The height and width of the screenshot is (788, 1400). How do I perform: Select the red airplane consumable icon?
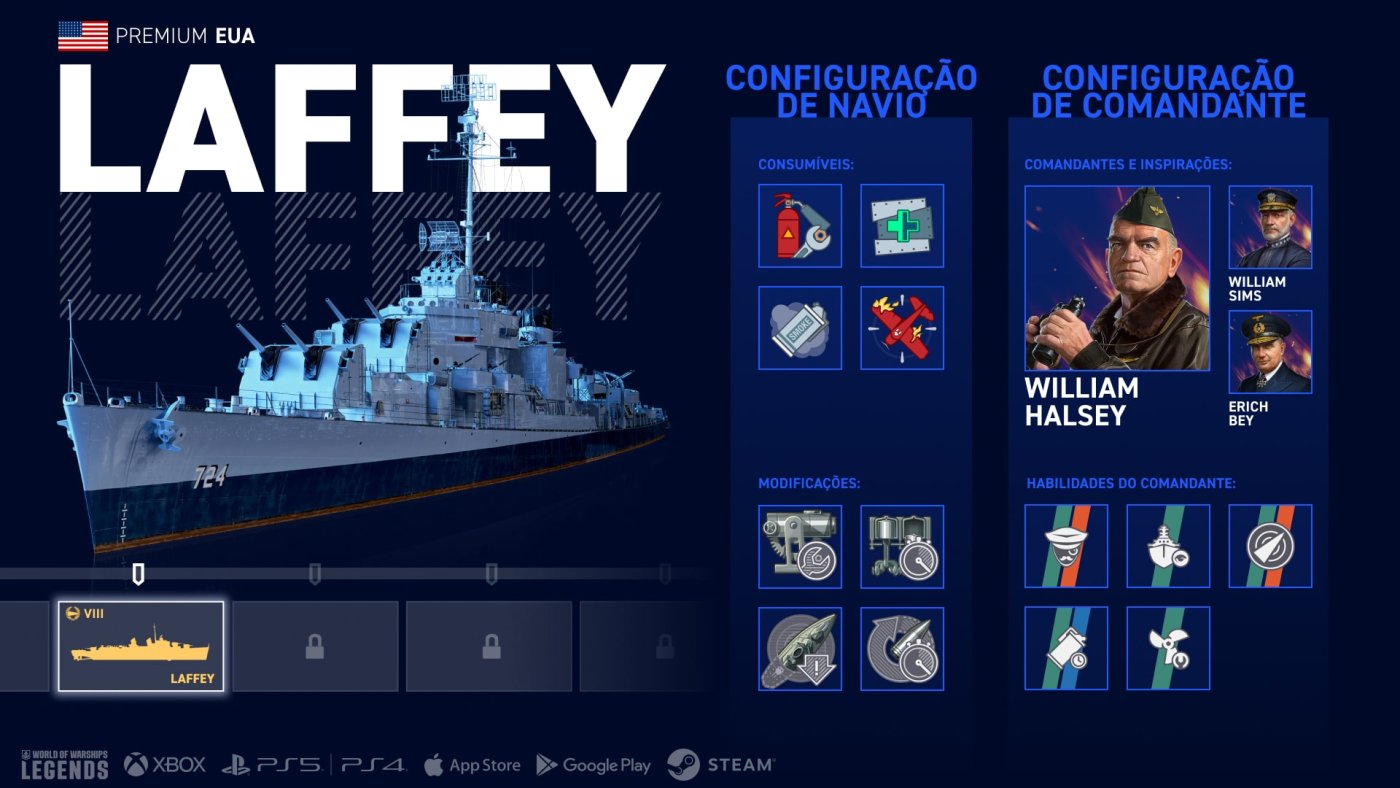pyautogui.click(x=902, y=328)
